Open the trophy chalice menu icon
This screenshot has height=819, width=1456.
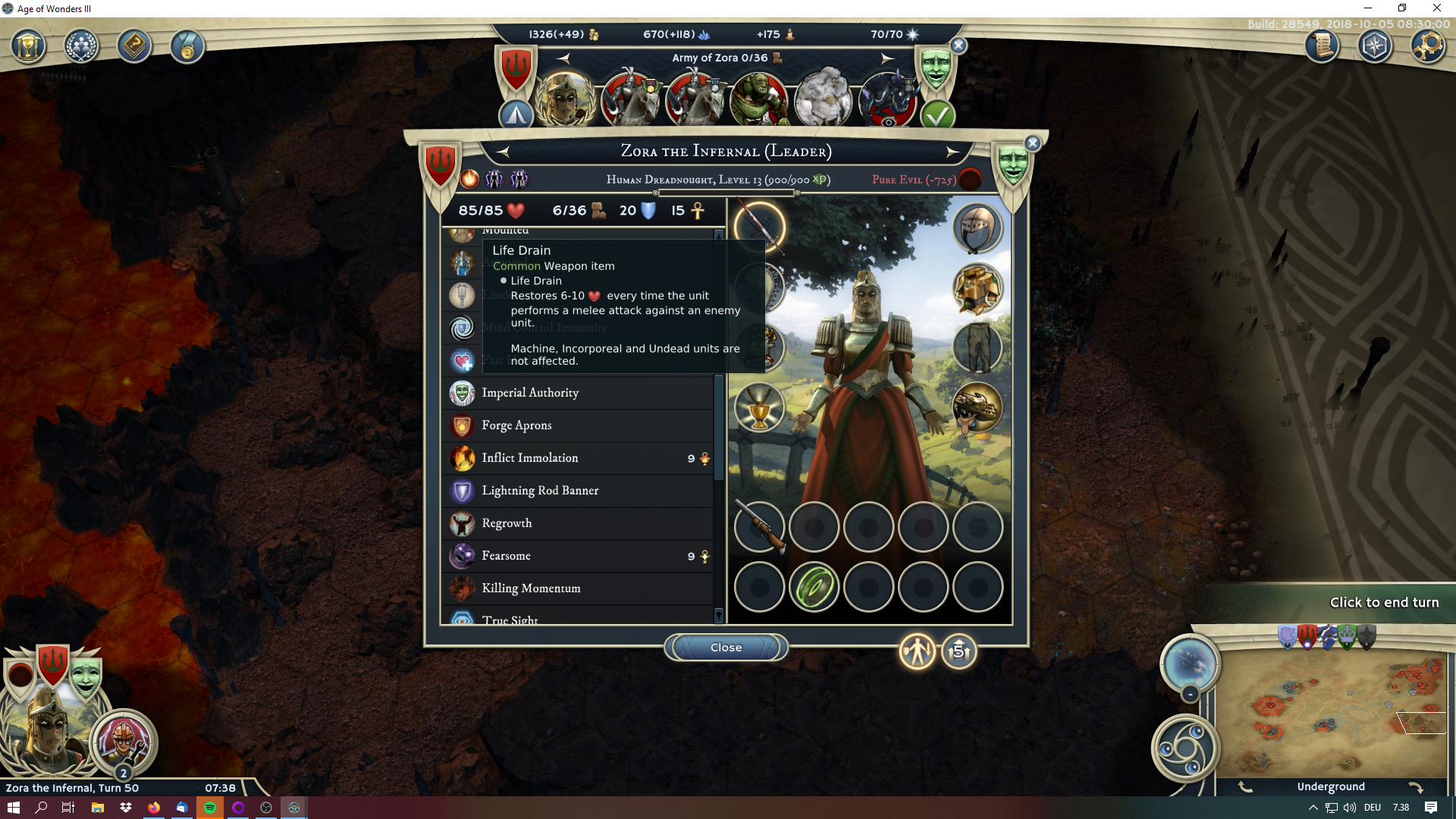28,47
